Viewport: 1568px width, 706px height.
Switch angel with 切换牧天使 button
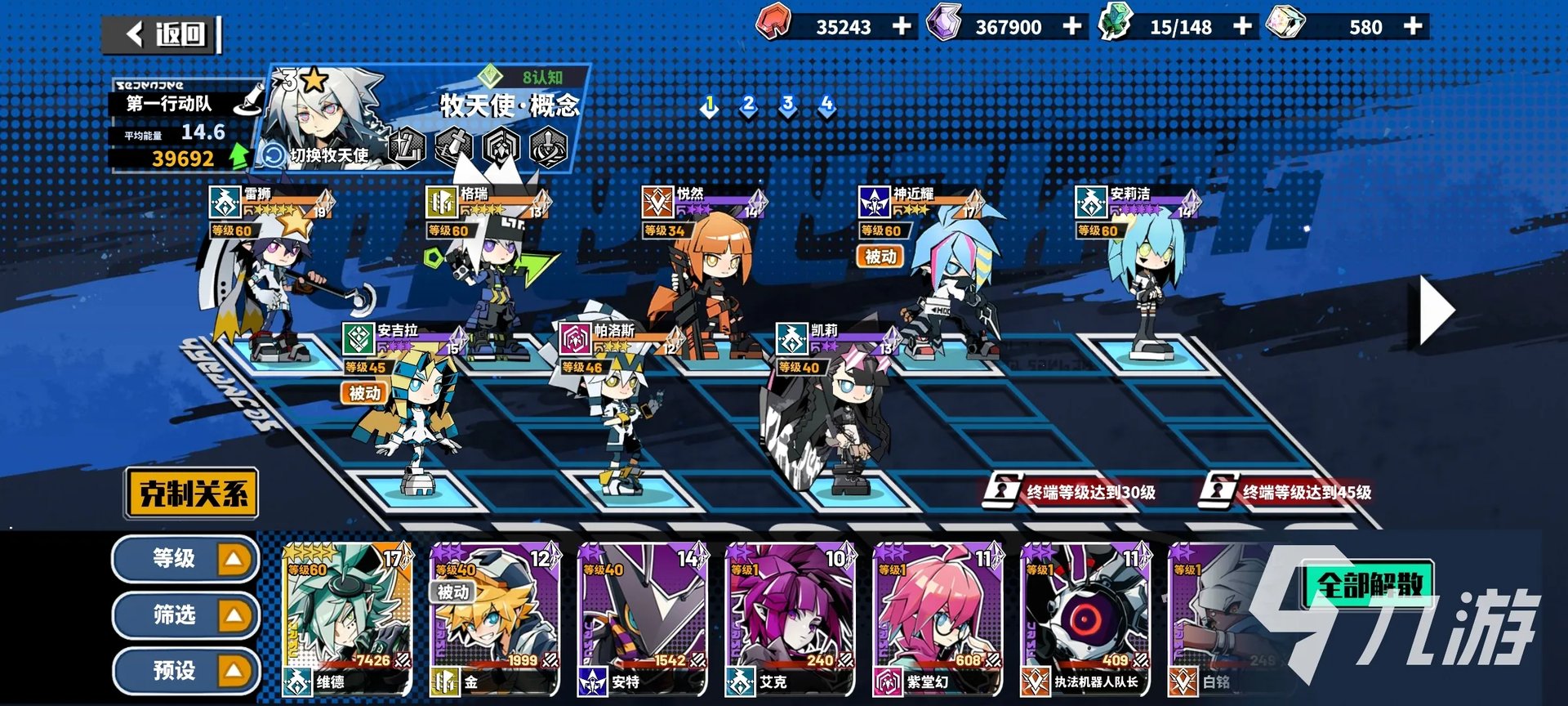tap(317, 154)
